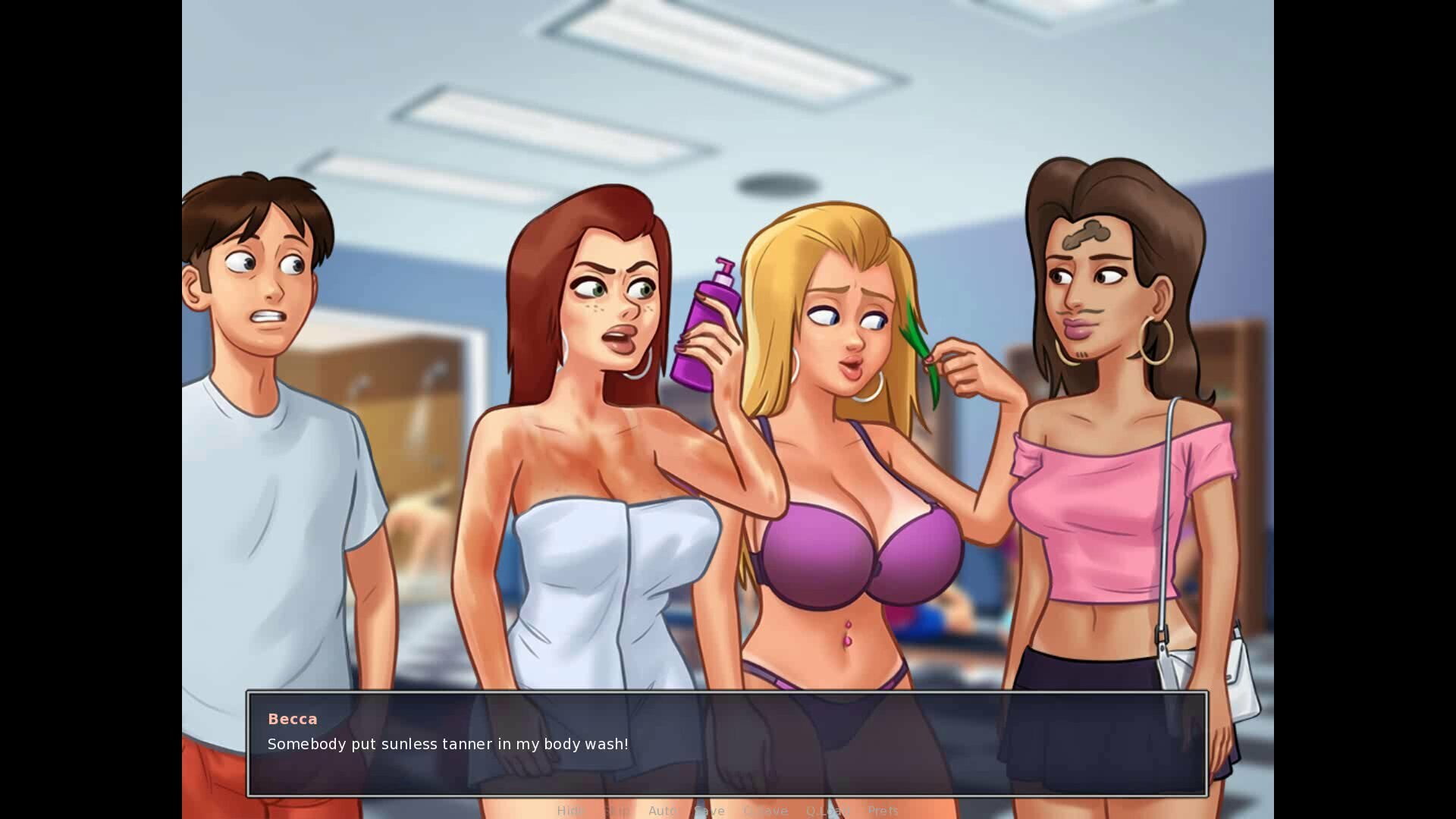Open the Save menu
This screenshot has height=819, width=1456.
710,811
